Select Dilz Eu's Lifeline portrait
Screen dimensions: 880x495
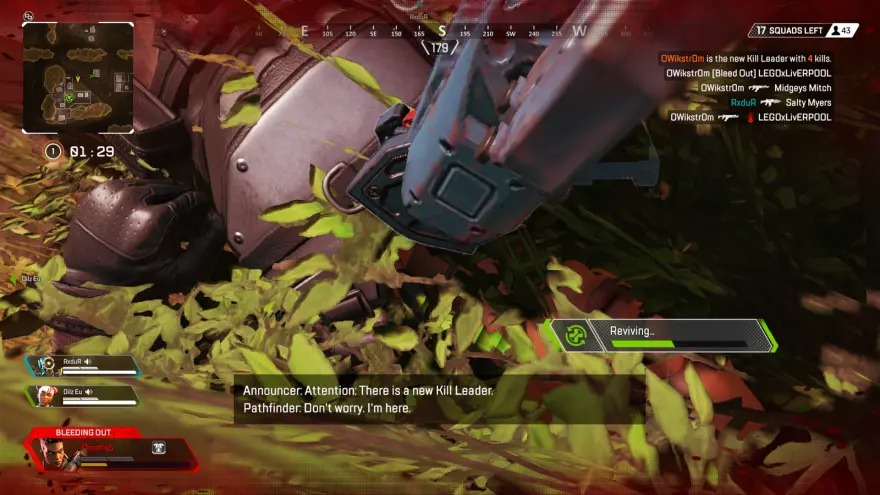[x=43, y=396]
